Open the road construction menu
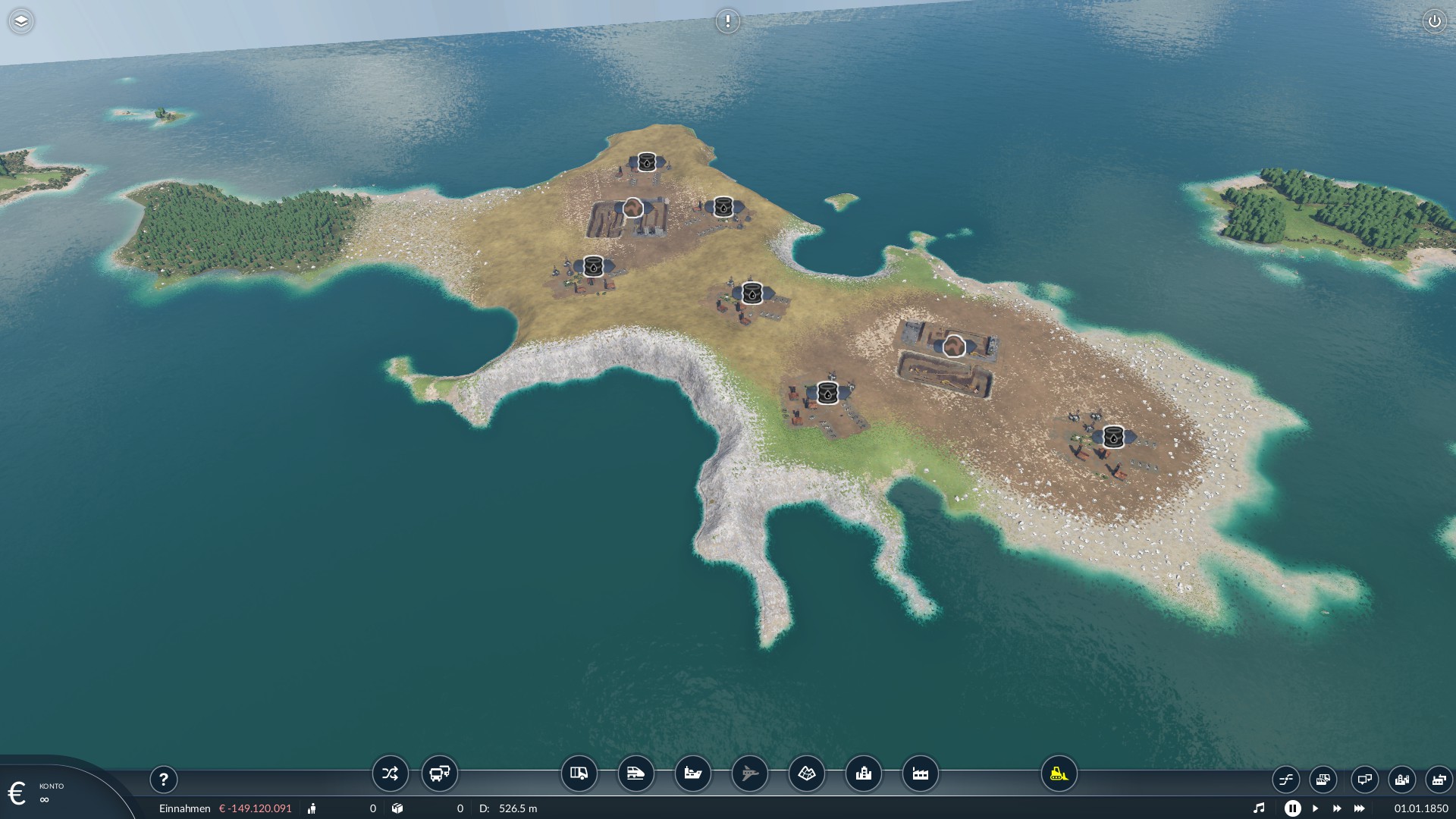The image size is (1456, 819). (579, 773)
